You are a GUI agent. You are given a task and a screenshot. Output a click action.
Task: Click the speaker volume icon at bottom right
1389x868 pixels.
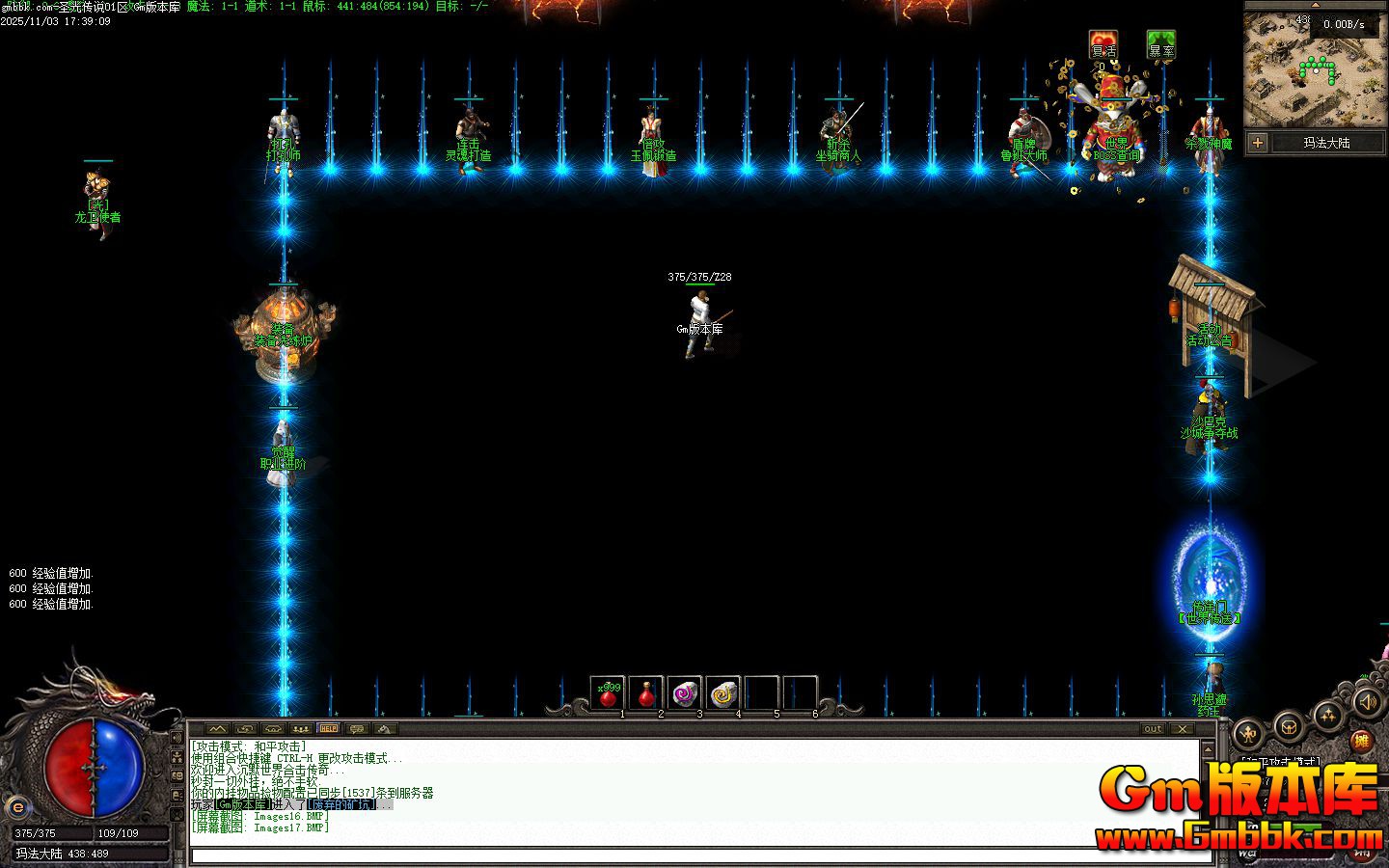tap(1368, 702)
